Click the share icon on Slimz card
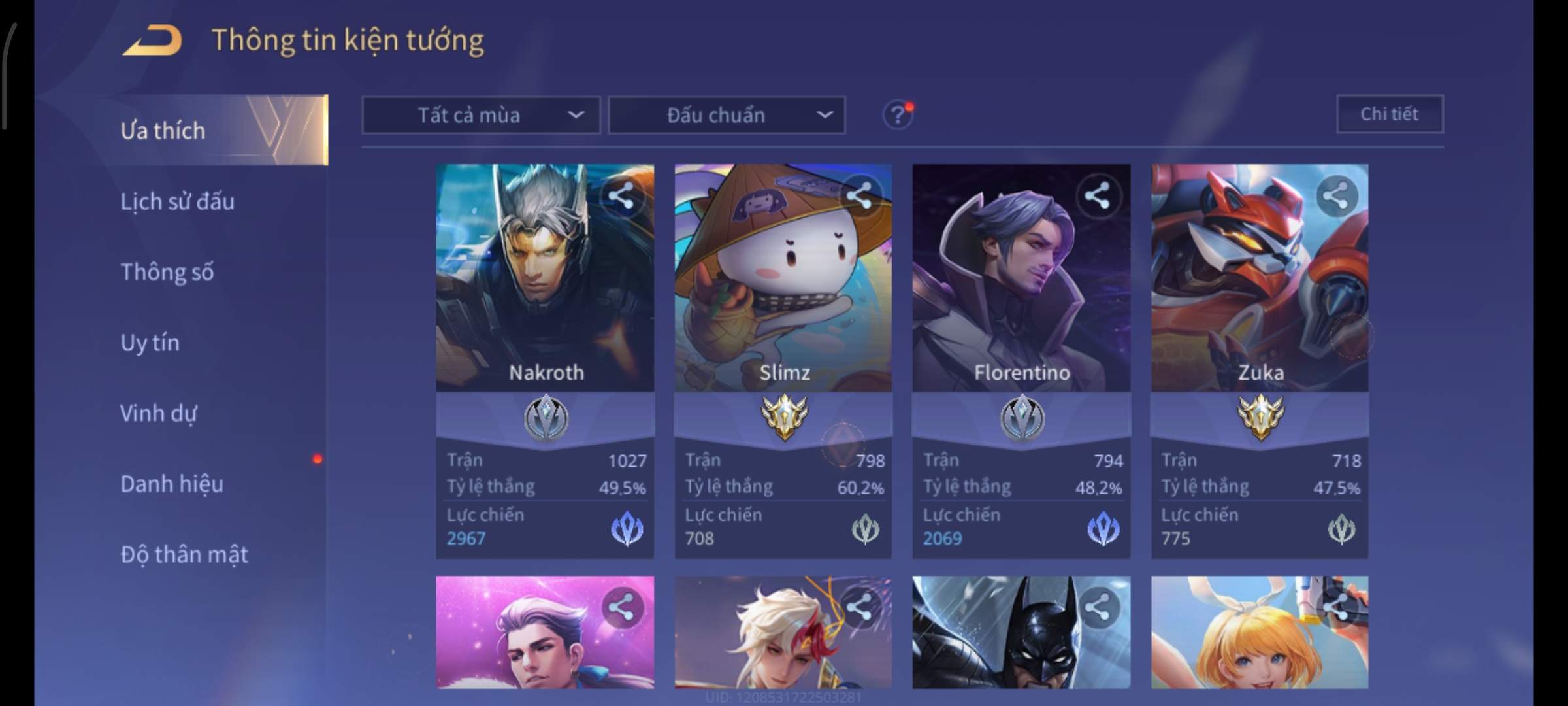The width and height of the screenshot is (1568, 706). click(859, 195)
